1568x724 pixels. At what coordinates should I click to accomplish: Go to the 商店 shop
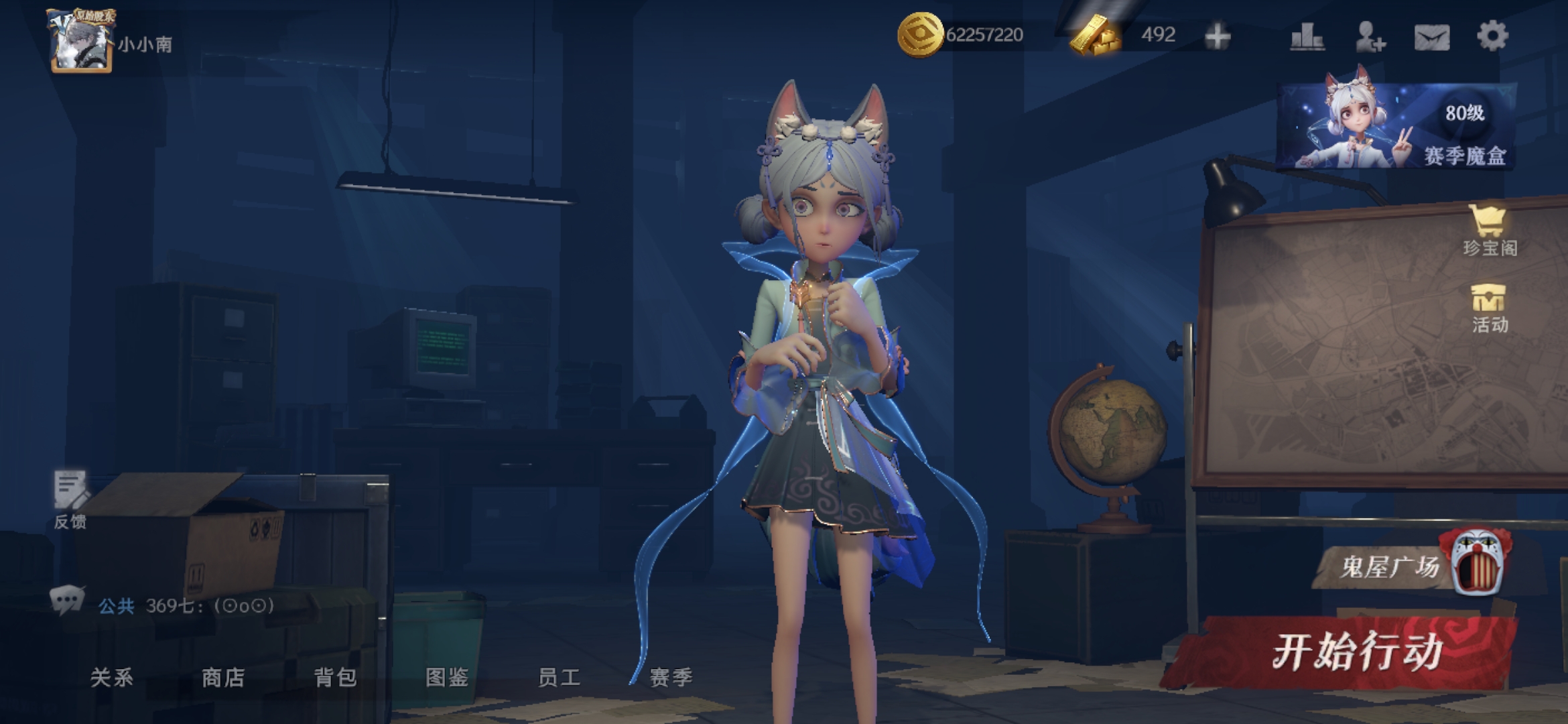pos(223,677)
